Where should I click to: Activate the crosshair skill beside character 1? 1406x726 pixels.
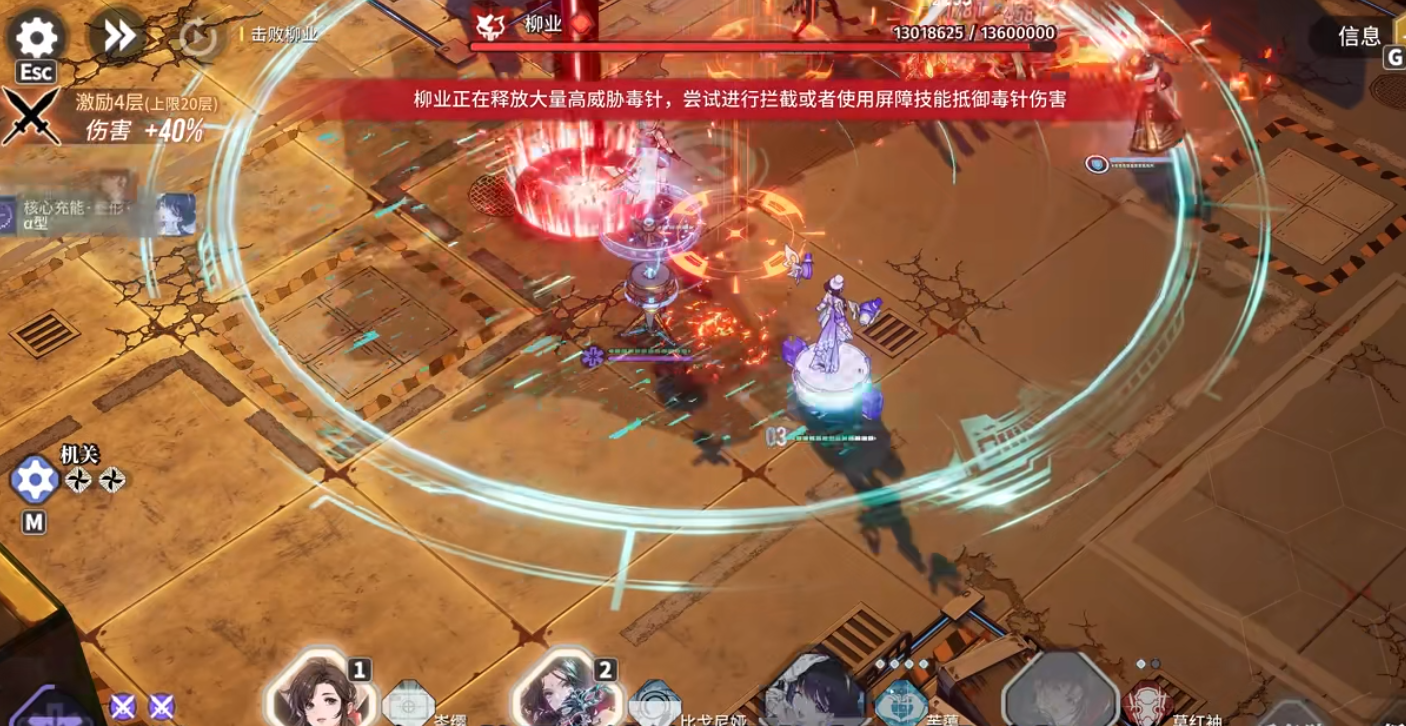[408, 704]
